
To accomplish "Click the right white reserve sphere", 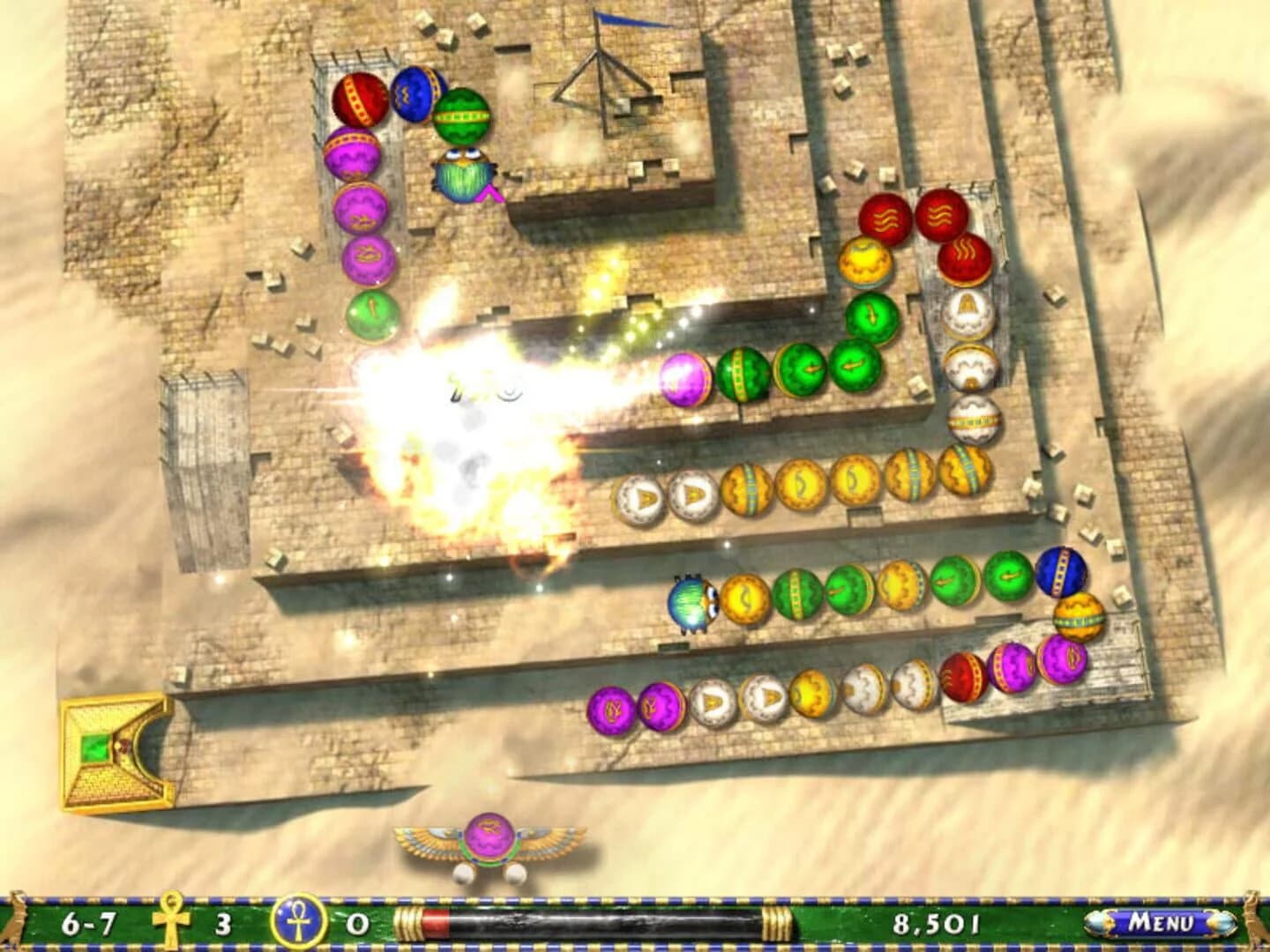I will tap(516, 875).
